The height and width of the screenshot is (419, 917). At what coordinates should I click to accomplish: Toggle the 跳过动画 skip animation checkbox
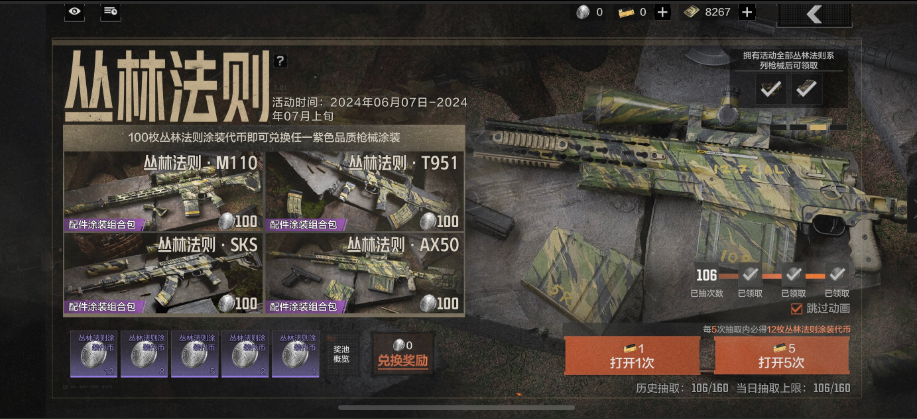coord(797,309)
